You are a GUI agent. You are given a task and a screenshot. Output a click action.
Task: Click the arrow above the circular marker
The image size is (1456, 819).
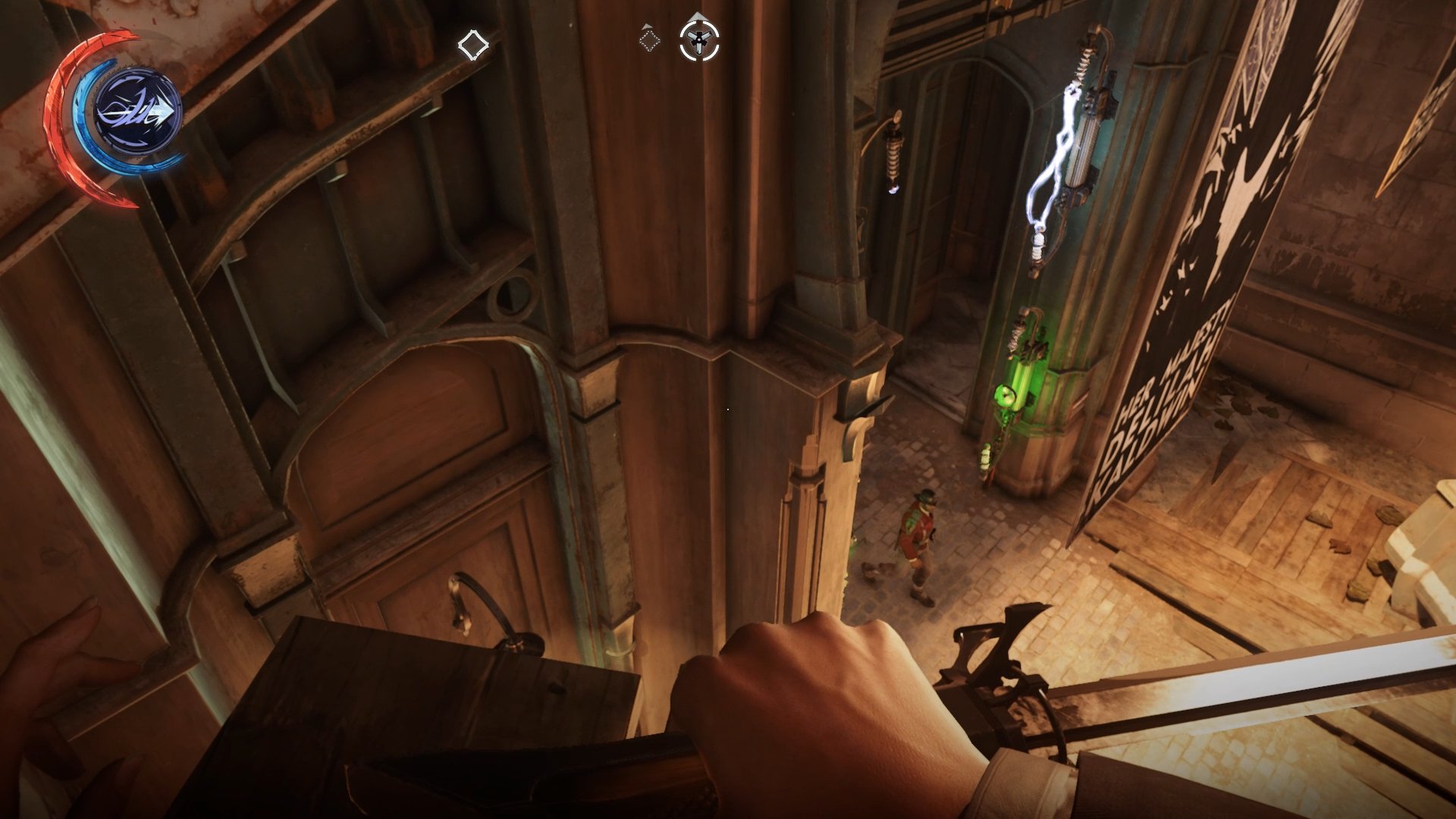point(697,16)
